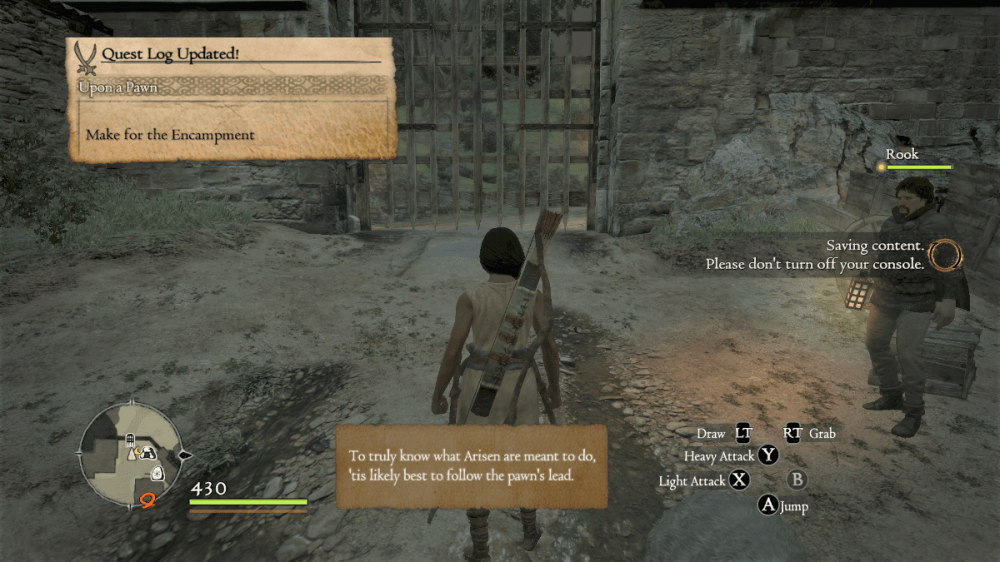Click the tutorial hint about following pawns
Image resolution: width=1000 pixels, height=562 pixels.
[x=471, y=466]
